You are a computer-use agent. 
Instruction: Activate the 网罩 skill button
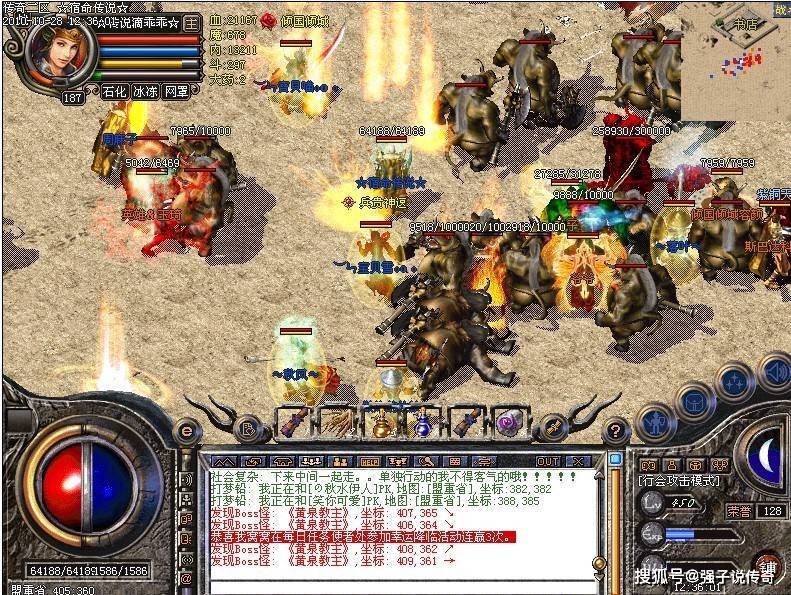pyautogui.click(x=176, y=92)
